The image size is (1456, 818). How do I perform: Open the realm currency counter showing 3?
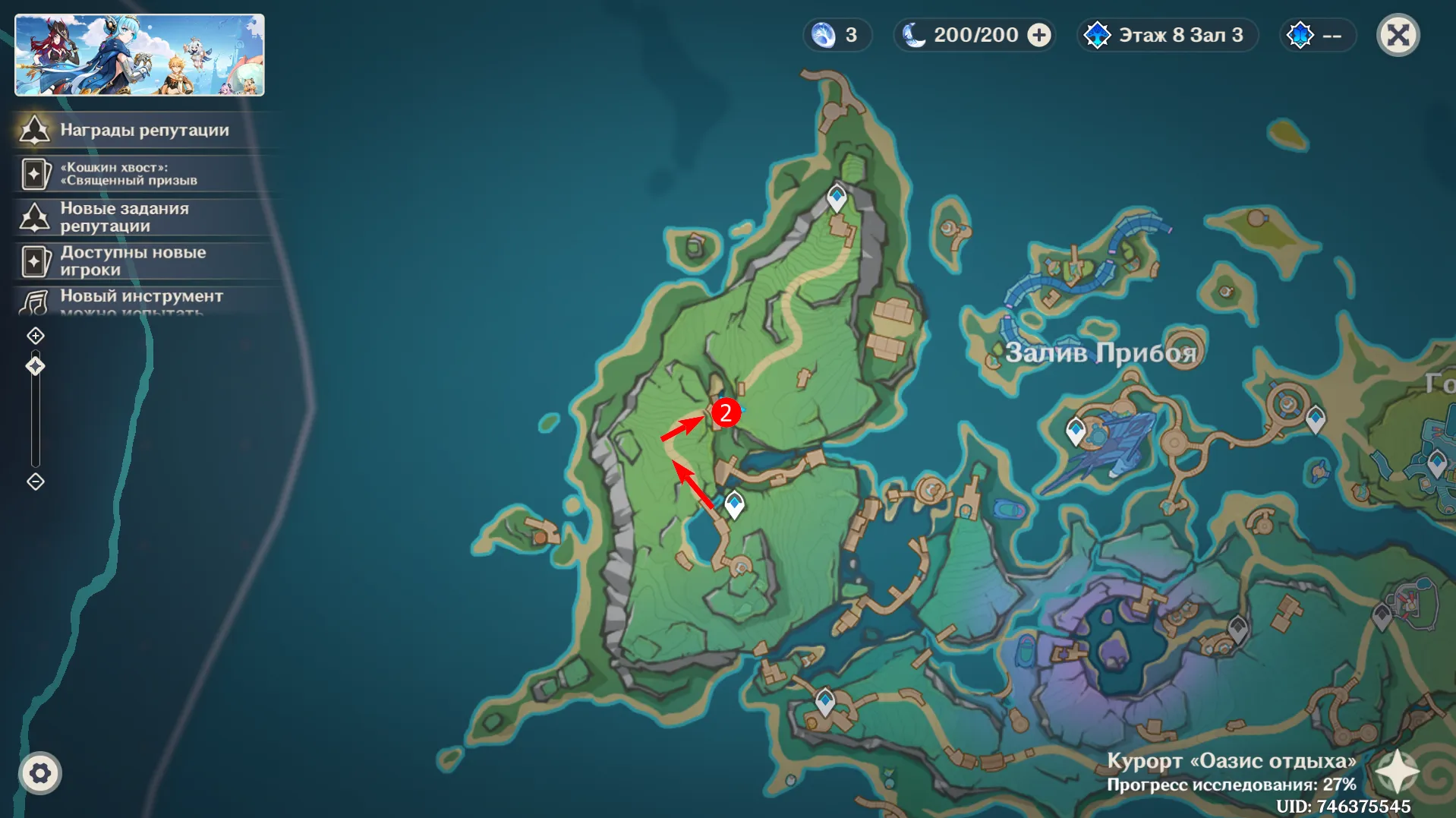(x=837, y=35)
